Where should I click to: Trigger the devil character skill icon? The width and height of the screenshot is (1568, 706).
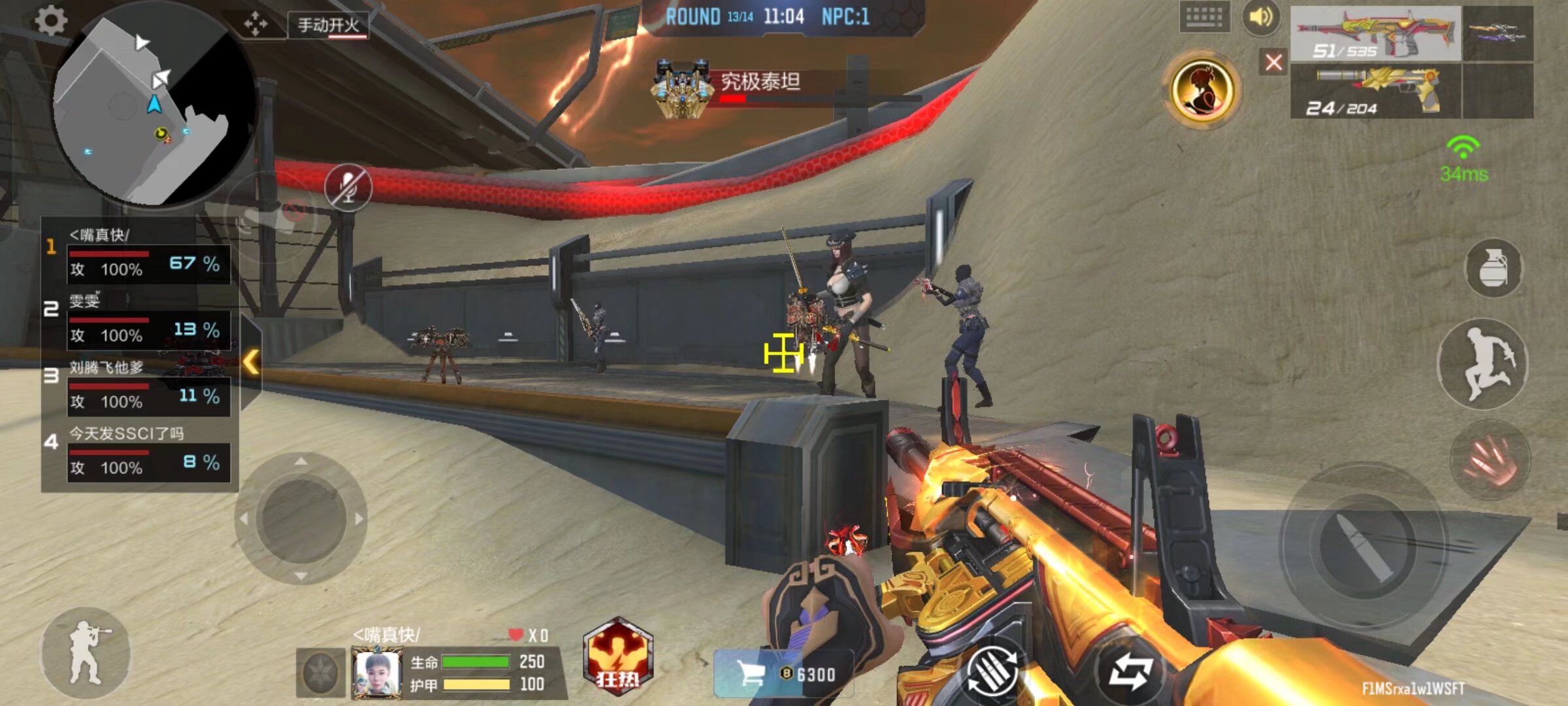(1204, 92)
